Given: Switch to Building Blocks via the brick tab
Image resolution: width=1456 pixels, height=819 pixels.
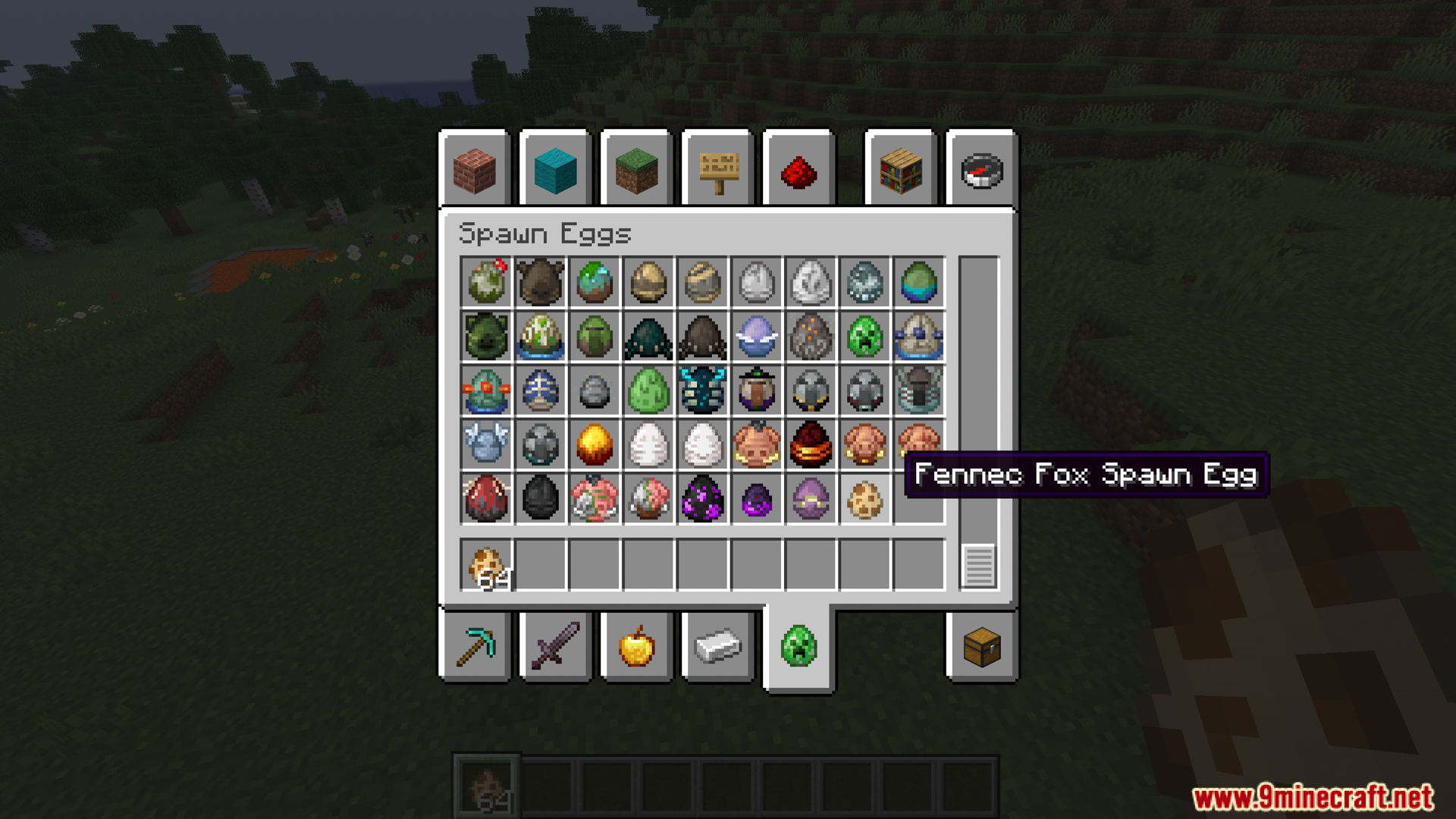Looking at the screenshot, I should 475,170.
